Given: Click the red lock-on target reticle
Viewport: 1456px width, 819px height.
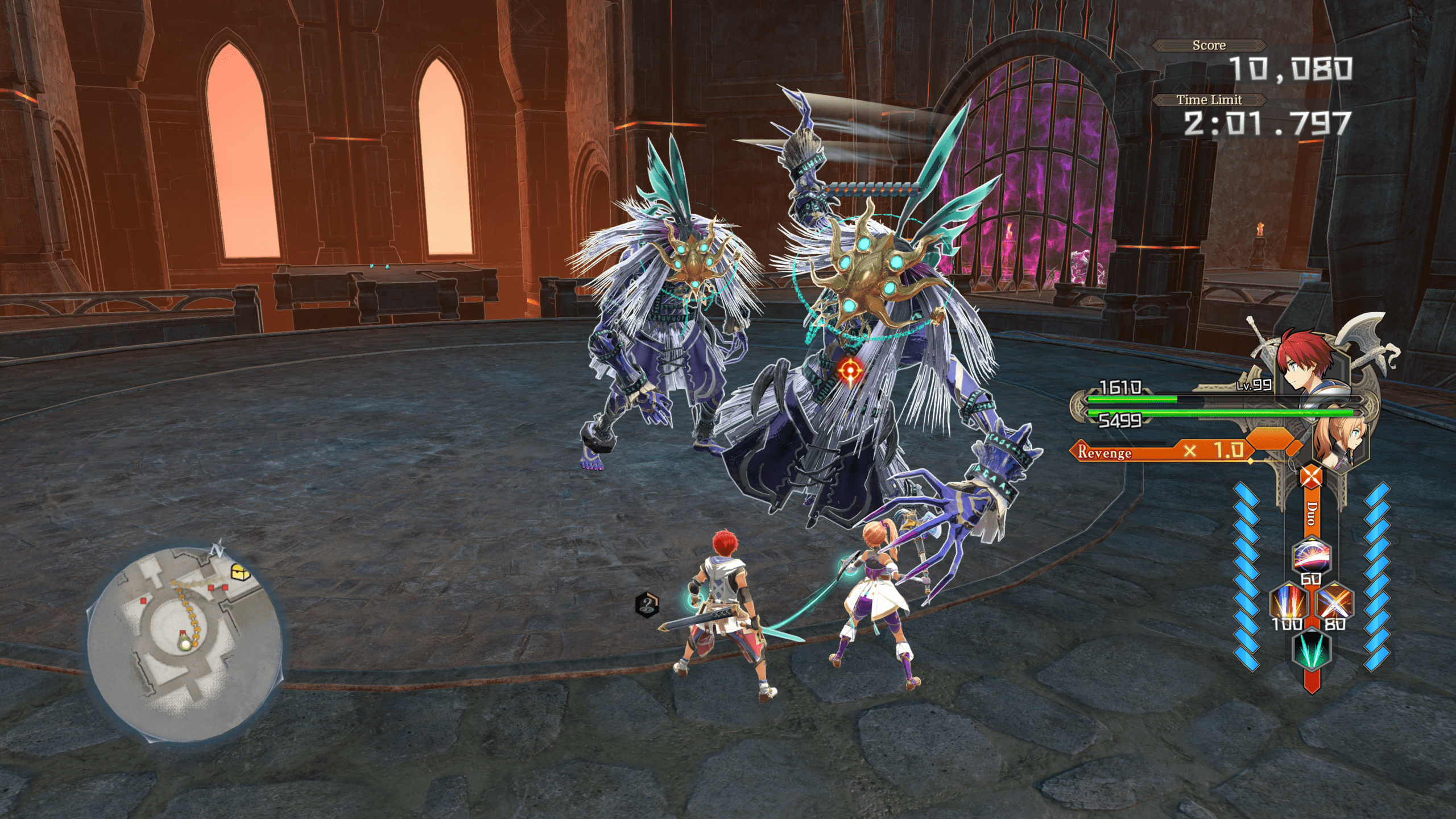Looking at the screenshot, I should [850, 371].
